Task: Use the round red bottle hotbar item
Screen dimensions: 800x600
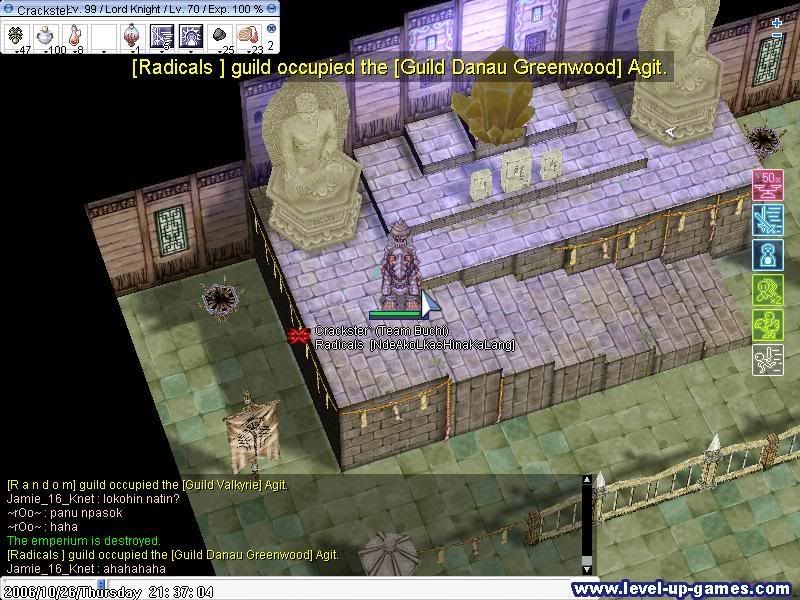Action: [133, 36]
